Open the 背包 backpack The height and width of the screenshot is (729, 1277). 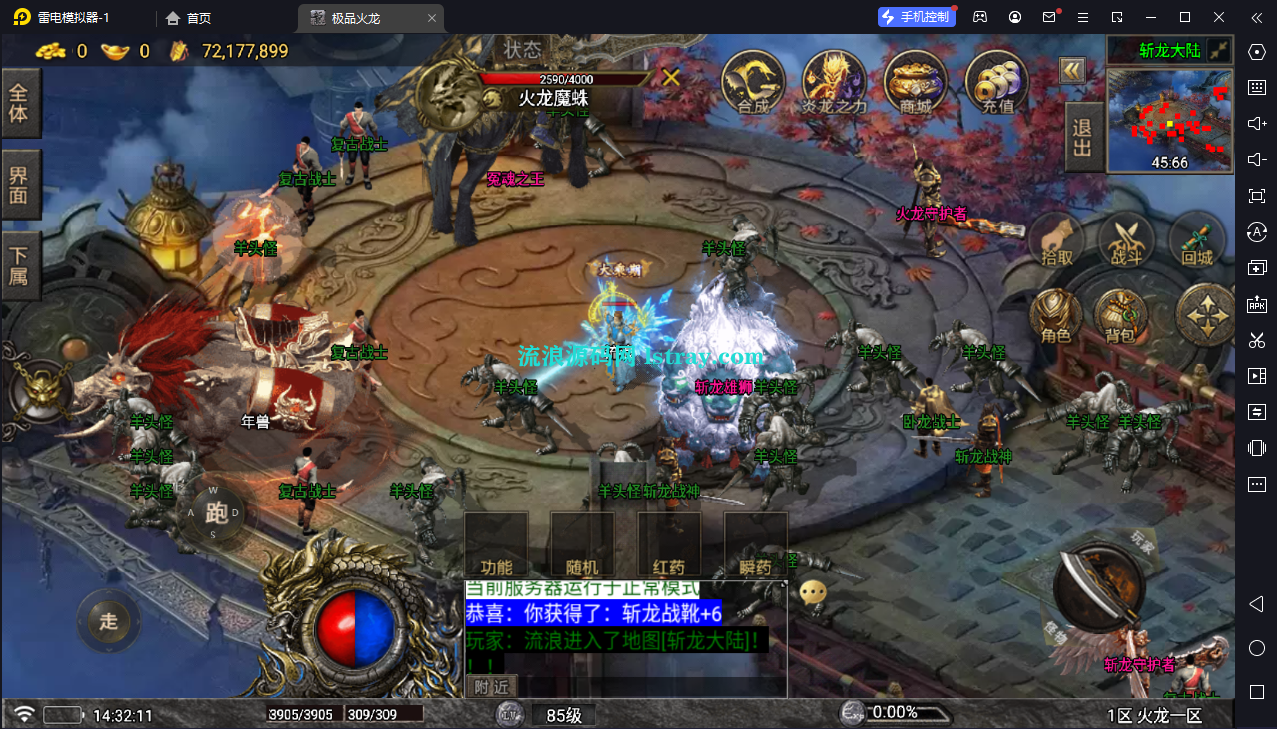click(x=1120, y=318)
